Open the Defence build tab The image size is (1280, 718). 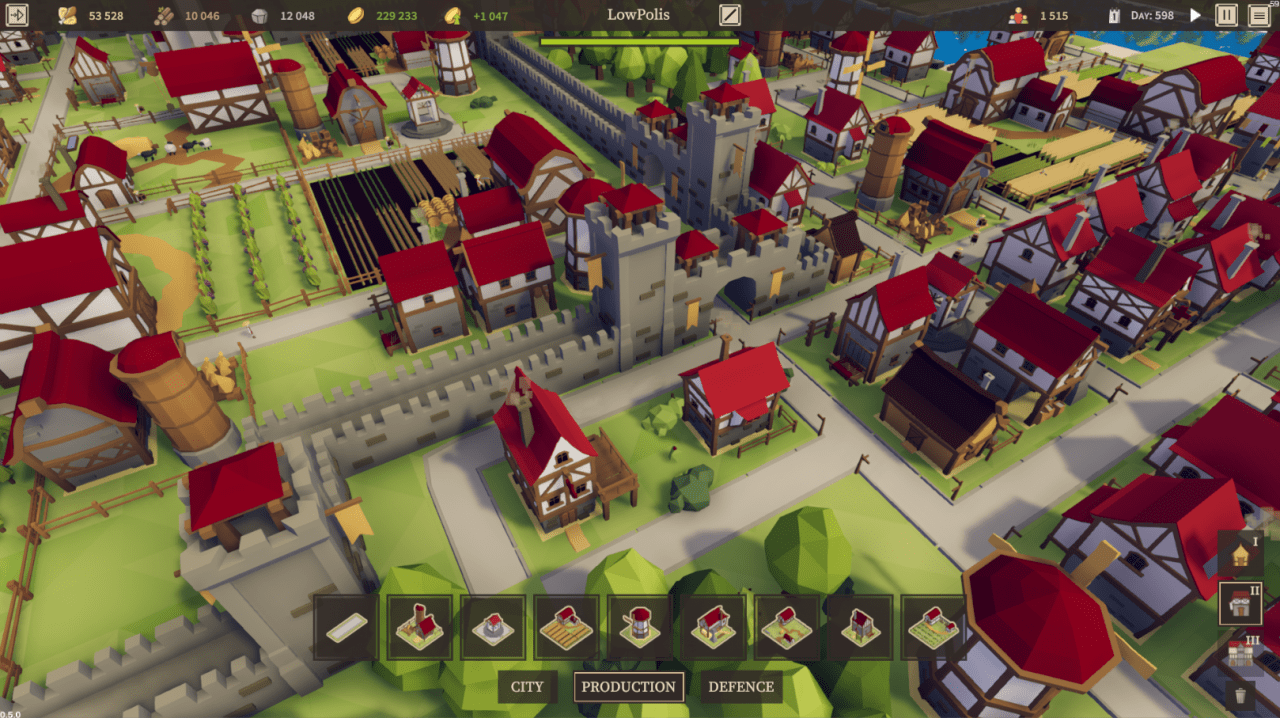click(x=741, y=687)
